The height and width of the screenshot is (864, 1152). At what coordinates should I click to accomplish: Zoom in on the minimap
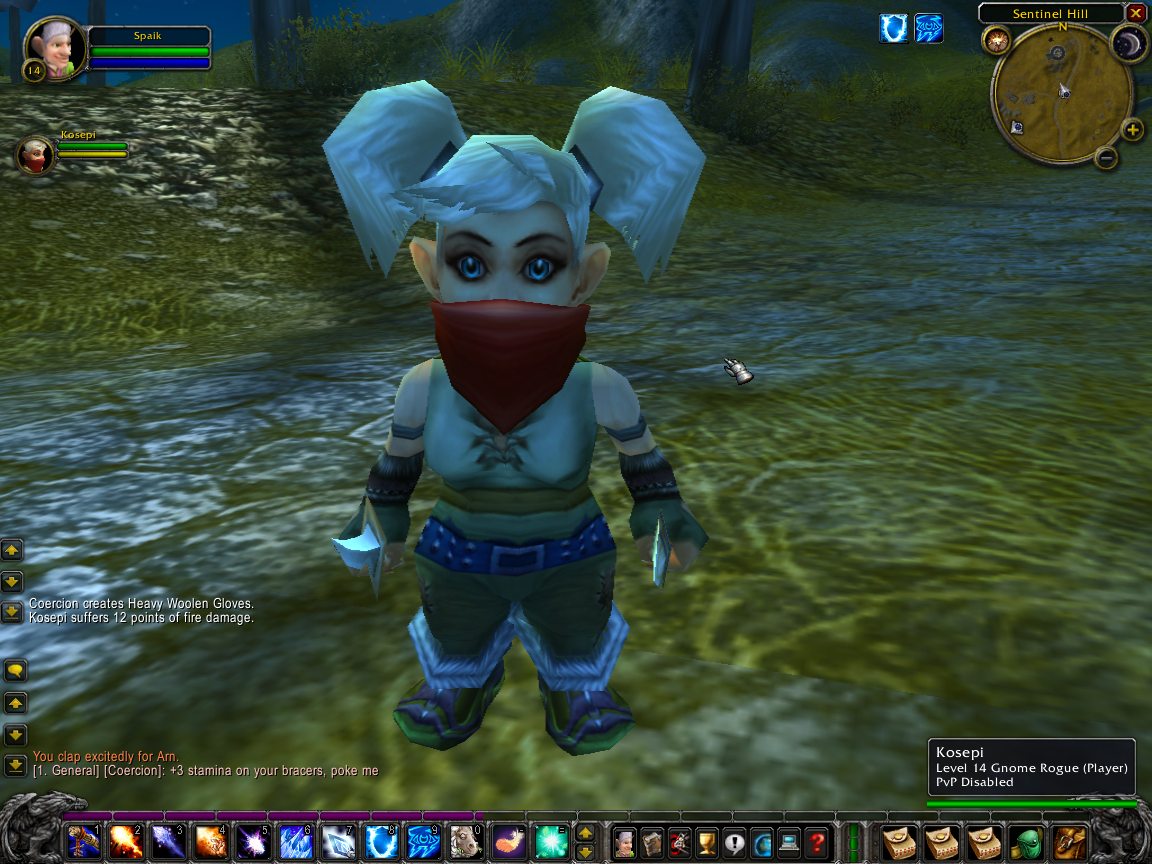1132,129
